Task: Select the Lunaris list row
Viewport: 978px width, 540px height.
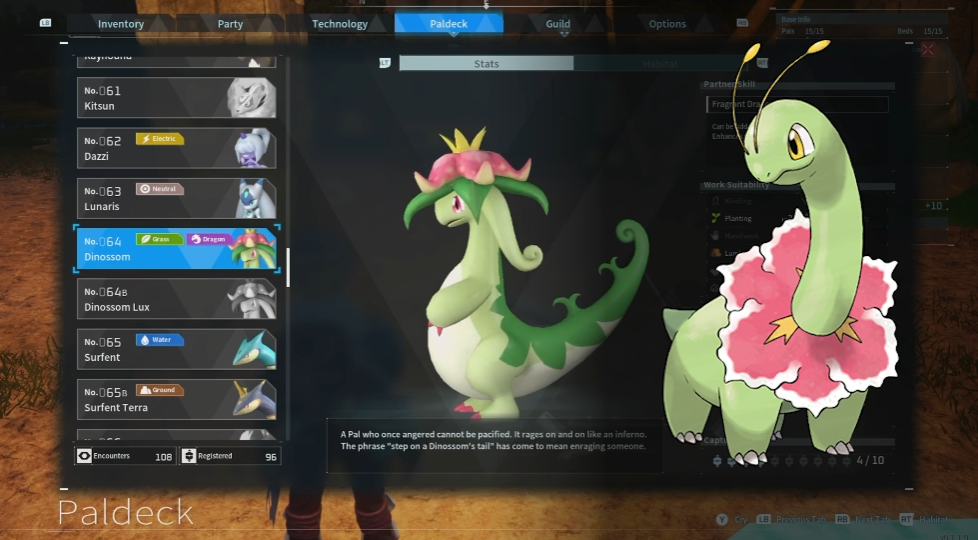Action: click(175, 198)
